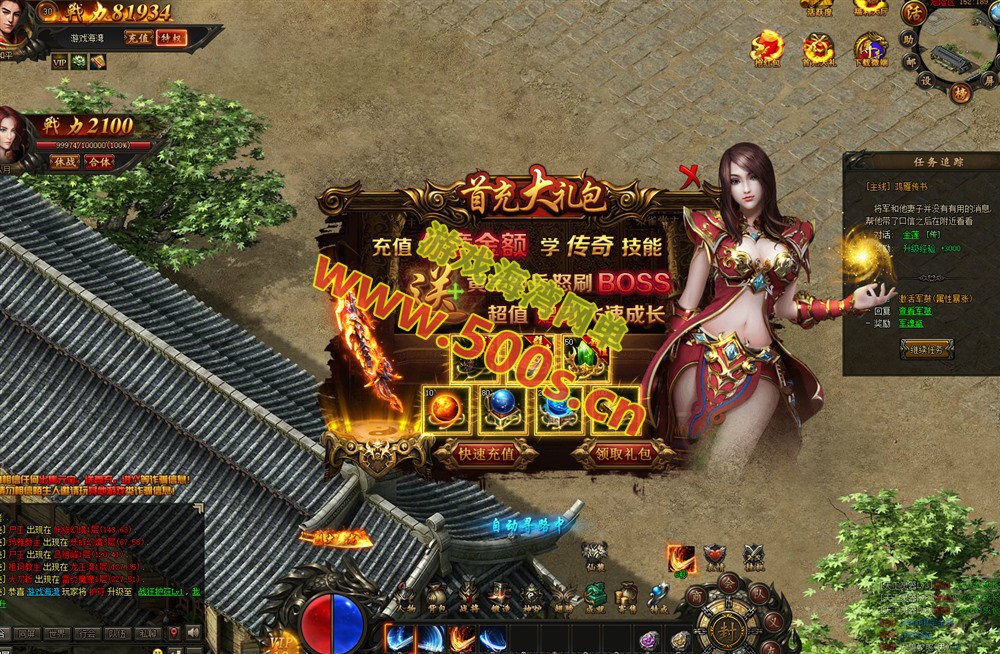Open the 榜 rankings button by the minimap
Viewport: 1000px width, 654px height.
click(x=959, y=94)
